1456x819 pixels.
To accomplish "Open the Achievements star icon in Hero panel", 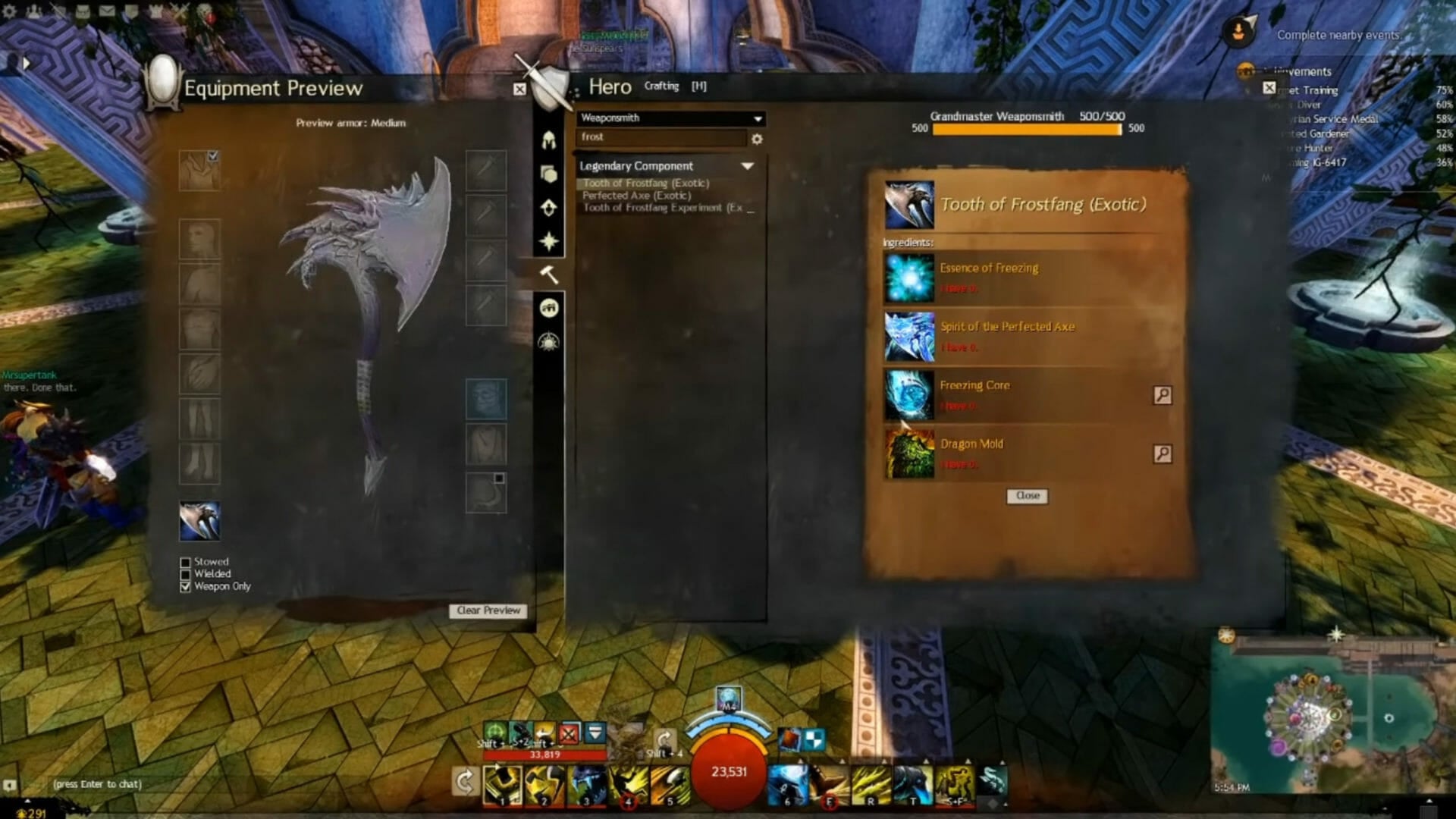I will click(x=548, y=240).
